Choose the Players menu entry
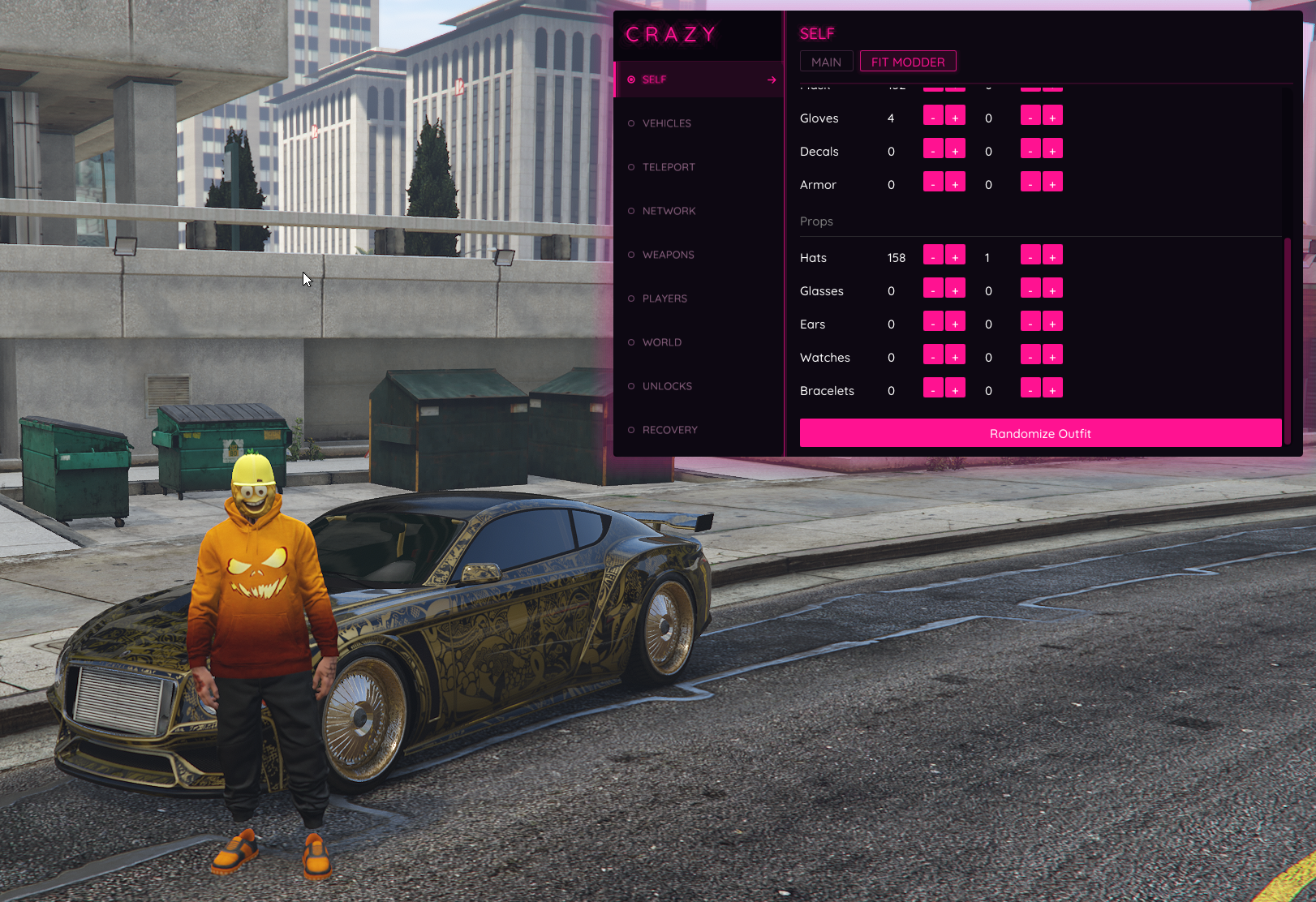Viewport: 1316px width, 902px height. pyautogui.click(x=664, y=299)
